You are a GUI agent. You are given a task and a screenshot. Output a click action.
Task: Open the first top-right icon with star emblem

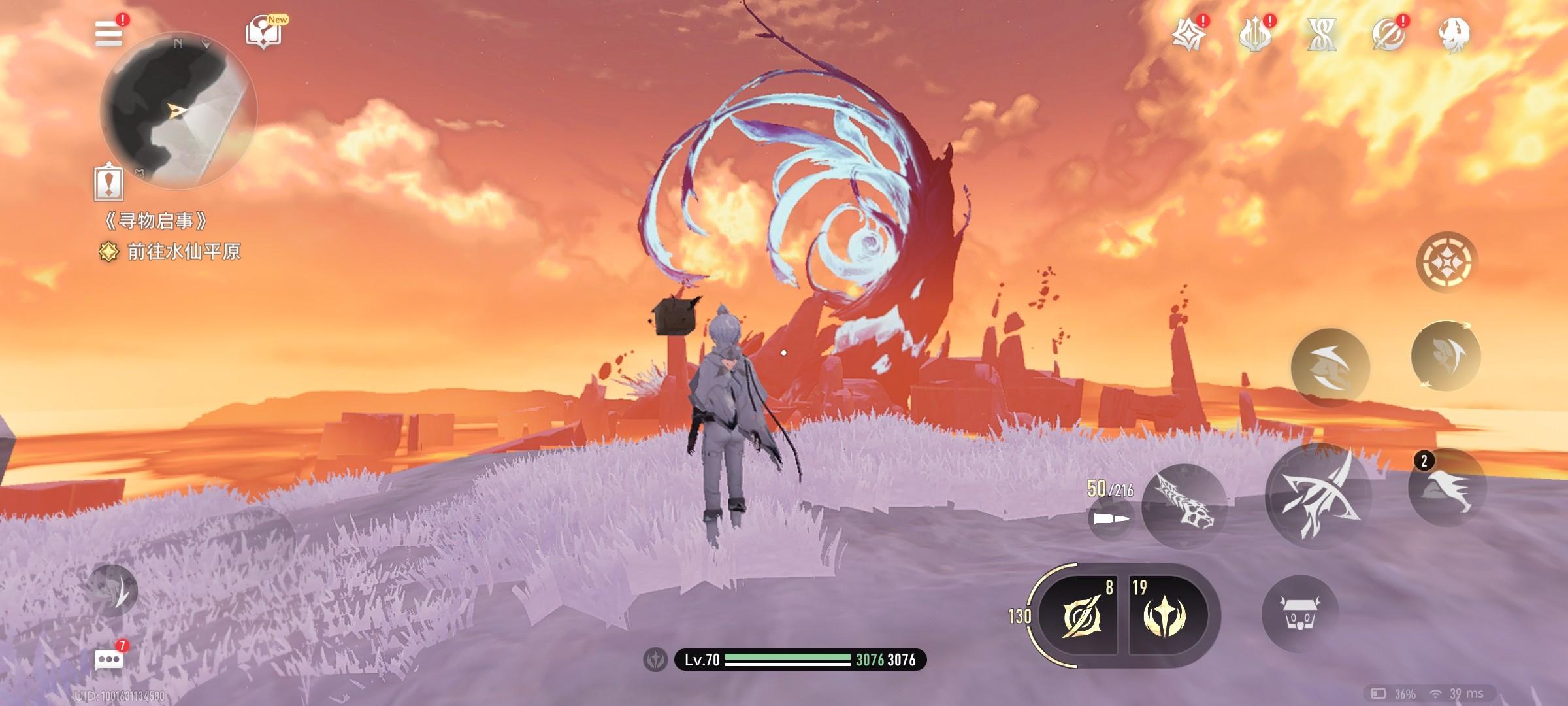coord(1188,35)
